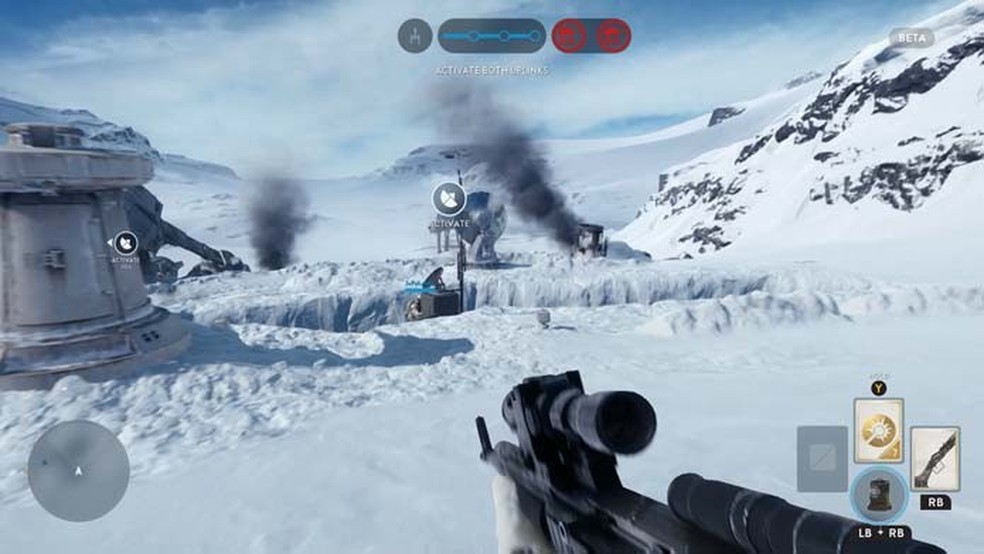
Task: Click the blue uplink progress track
Action: [491, 37]
